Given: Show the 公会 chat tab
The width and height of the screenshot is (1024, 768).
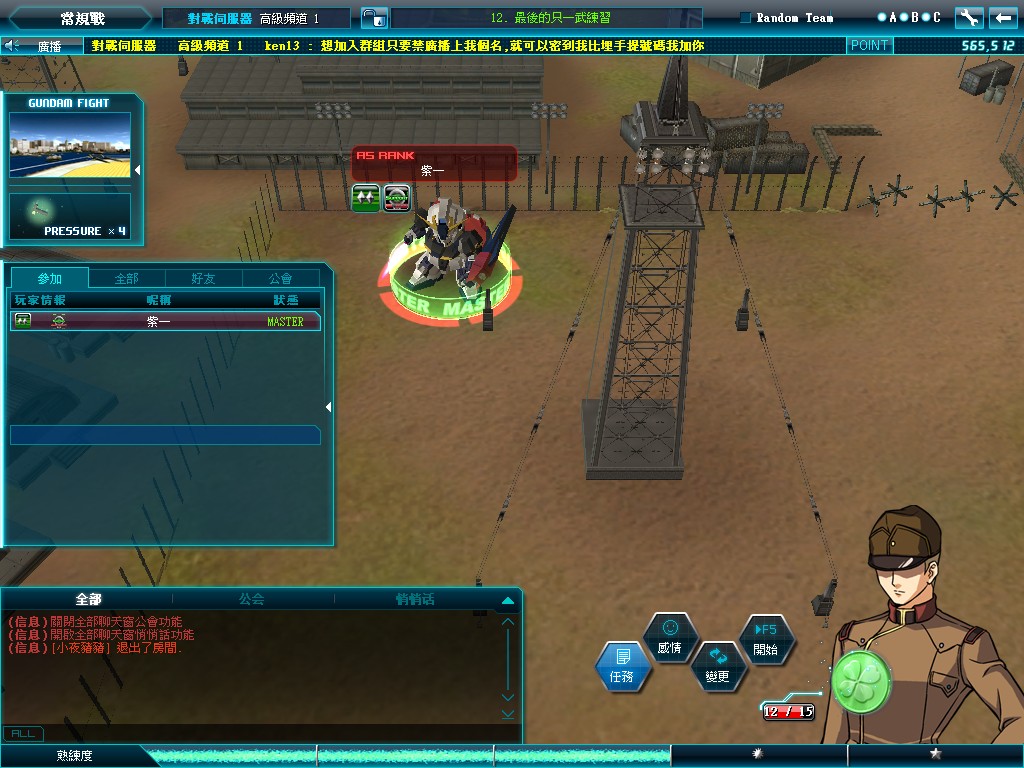Looking at the screenshot, I should pos(252,599).
